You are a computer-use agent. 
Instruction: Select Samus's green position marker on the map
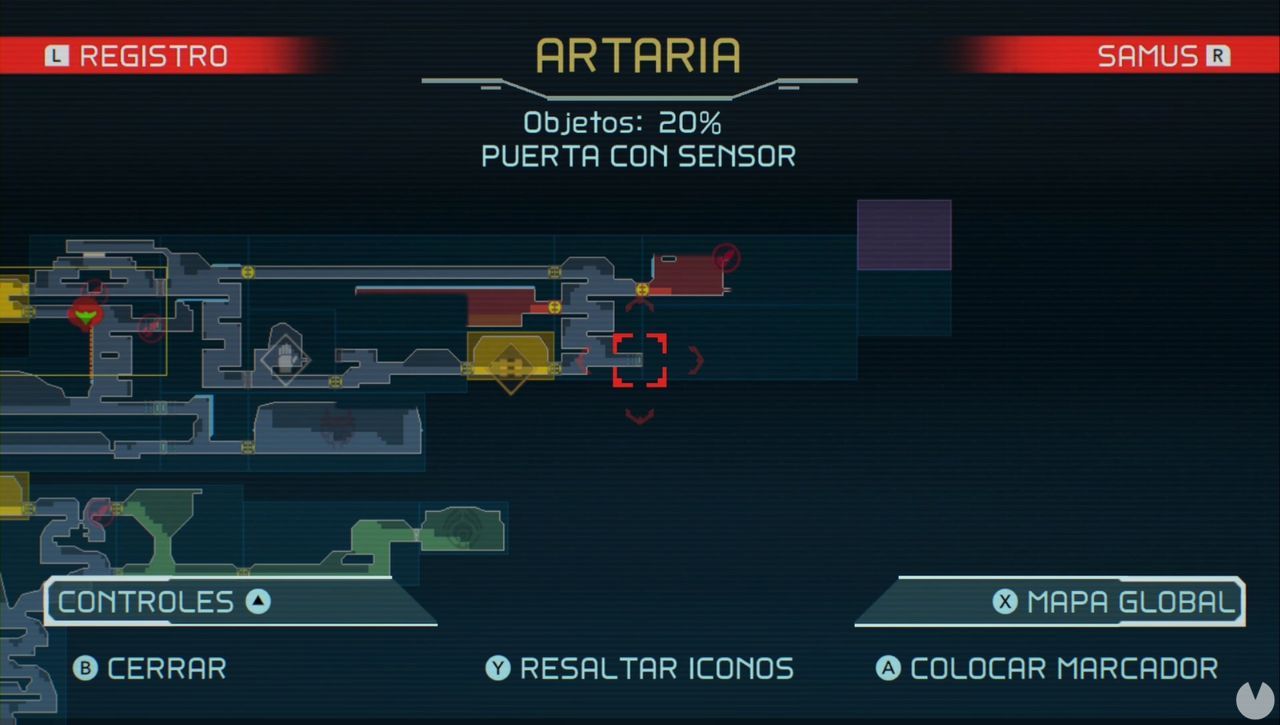pyautogui.click(x=86, y=316)
